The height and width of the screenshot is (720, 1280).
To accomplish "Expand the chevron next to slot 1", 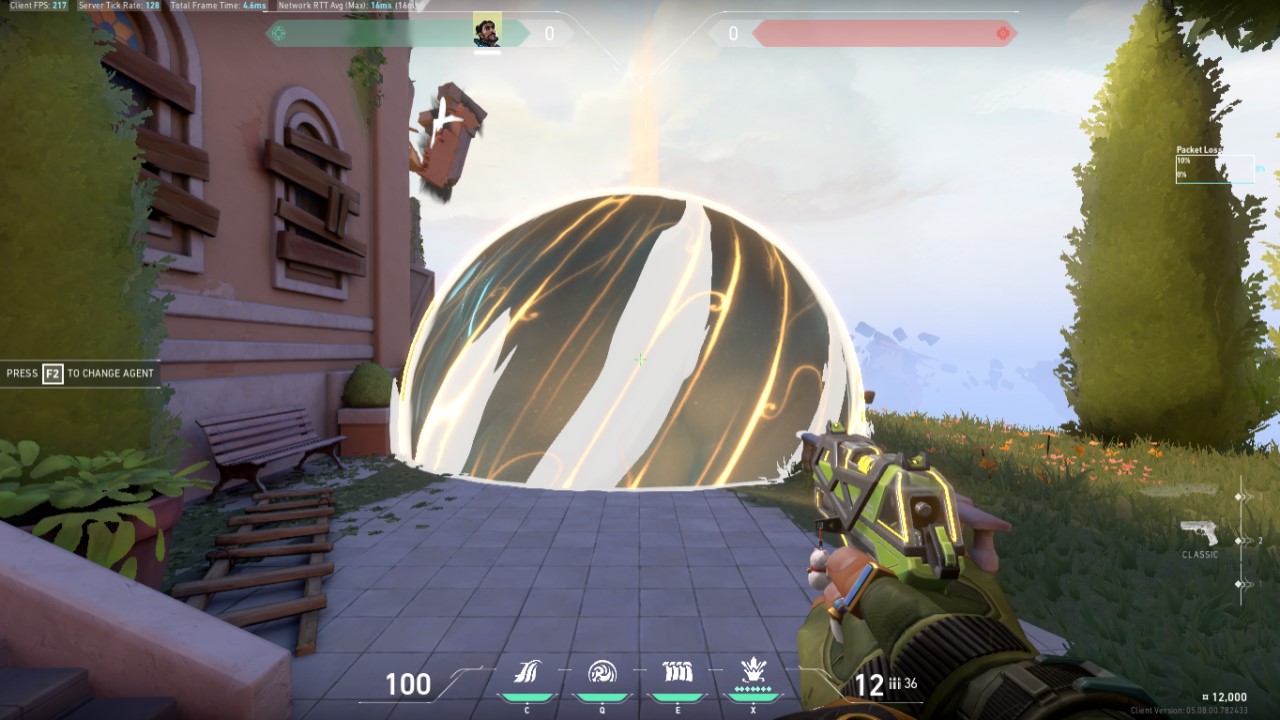I will (1249, 583).
